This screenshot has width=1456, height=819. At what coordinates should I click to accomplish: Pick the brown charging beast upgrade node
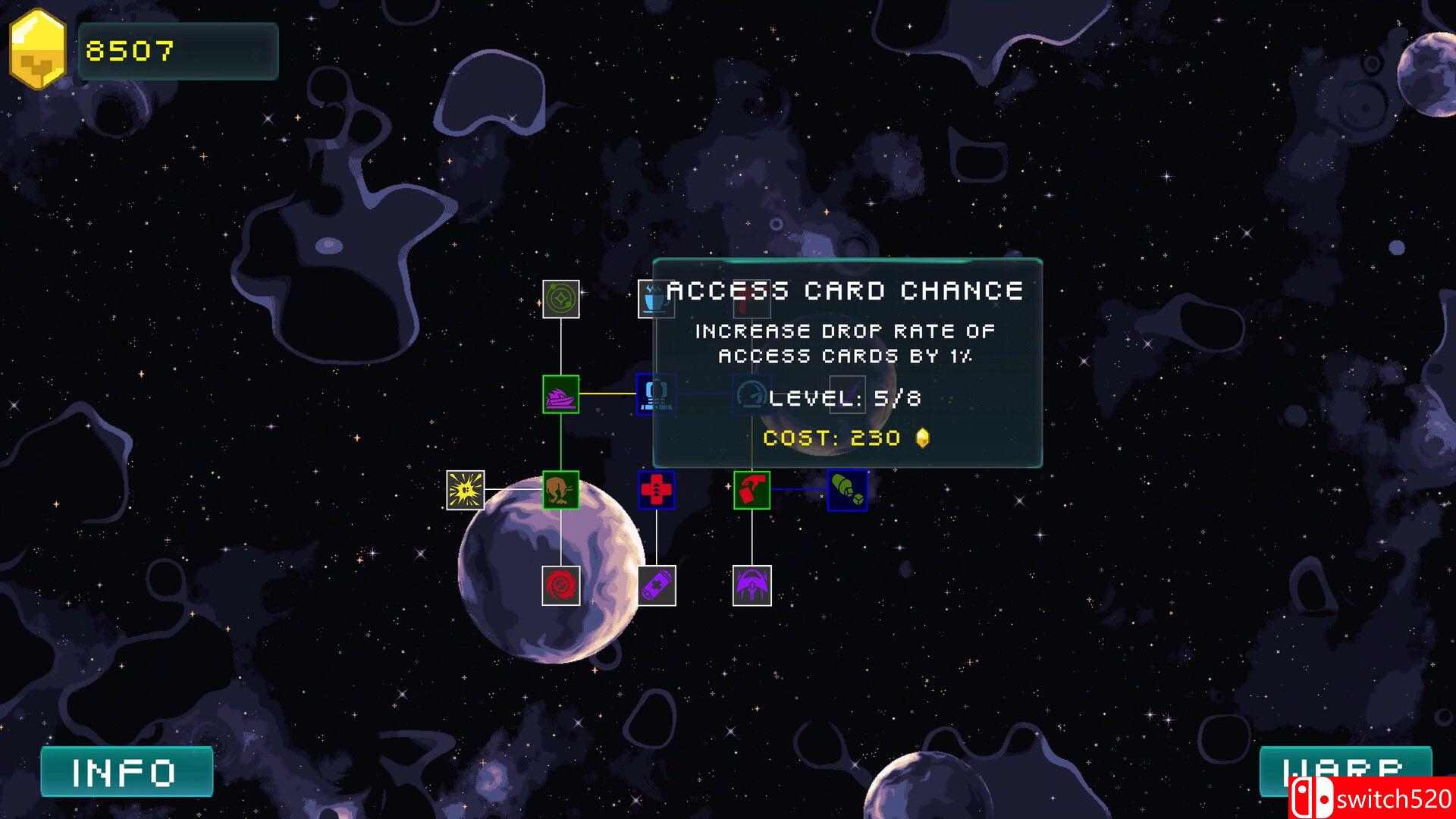(561, 490)
